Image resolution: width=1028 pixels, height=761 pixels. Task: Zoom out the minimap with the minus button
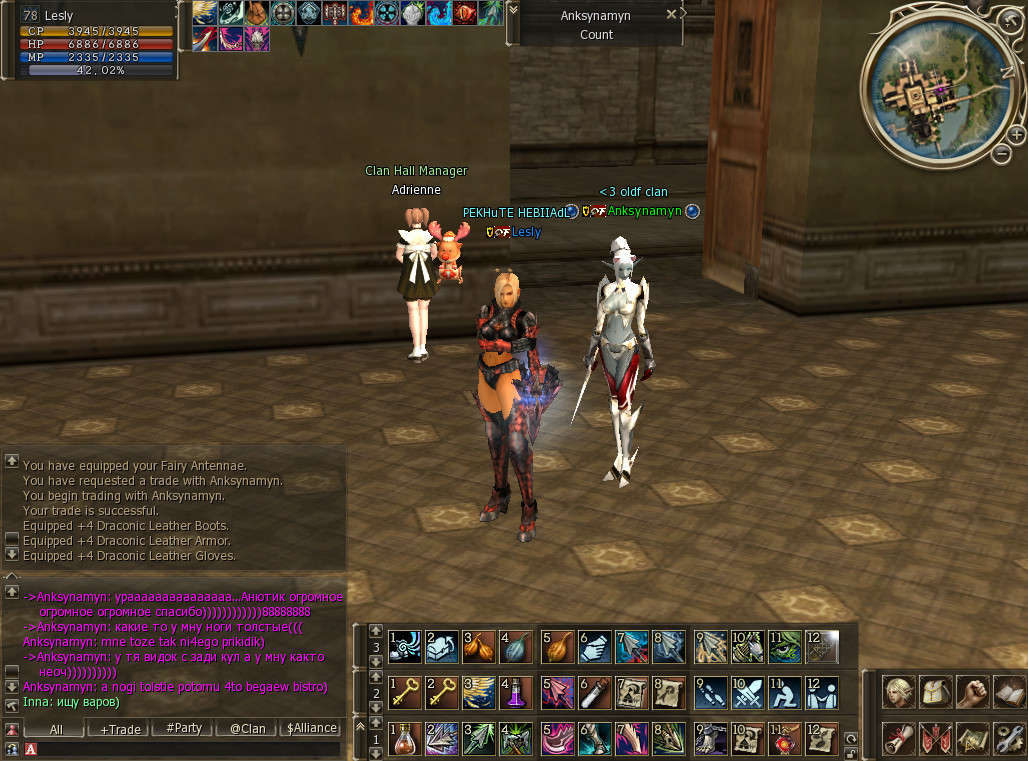click(1002, 154)
